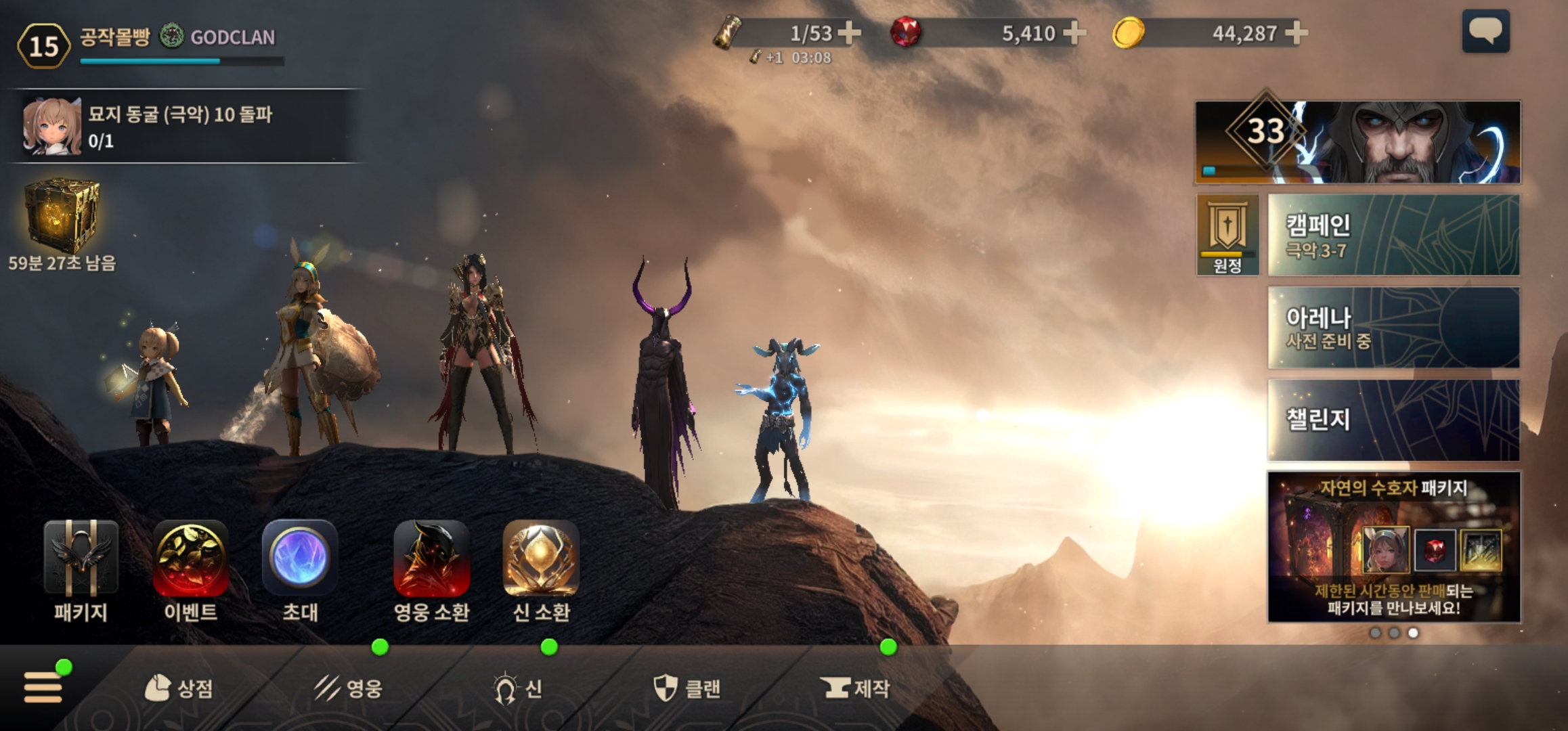
Task: Enter the 캠페인 campaign mode
Action: click(1393, 236)
